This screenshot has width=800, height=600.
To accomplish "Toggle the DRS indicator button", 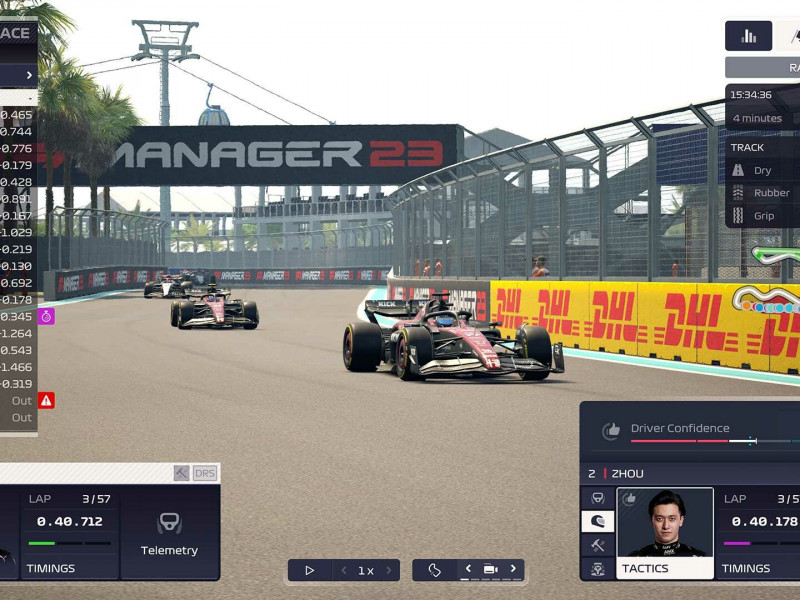I will (x=205, y=473).
